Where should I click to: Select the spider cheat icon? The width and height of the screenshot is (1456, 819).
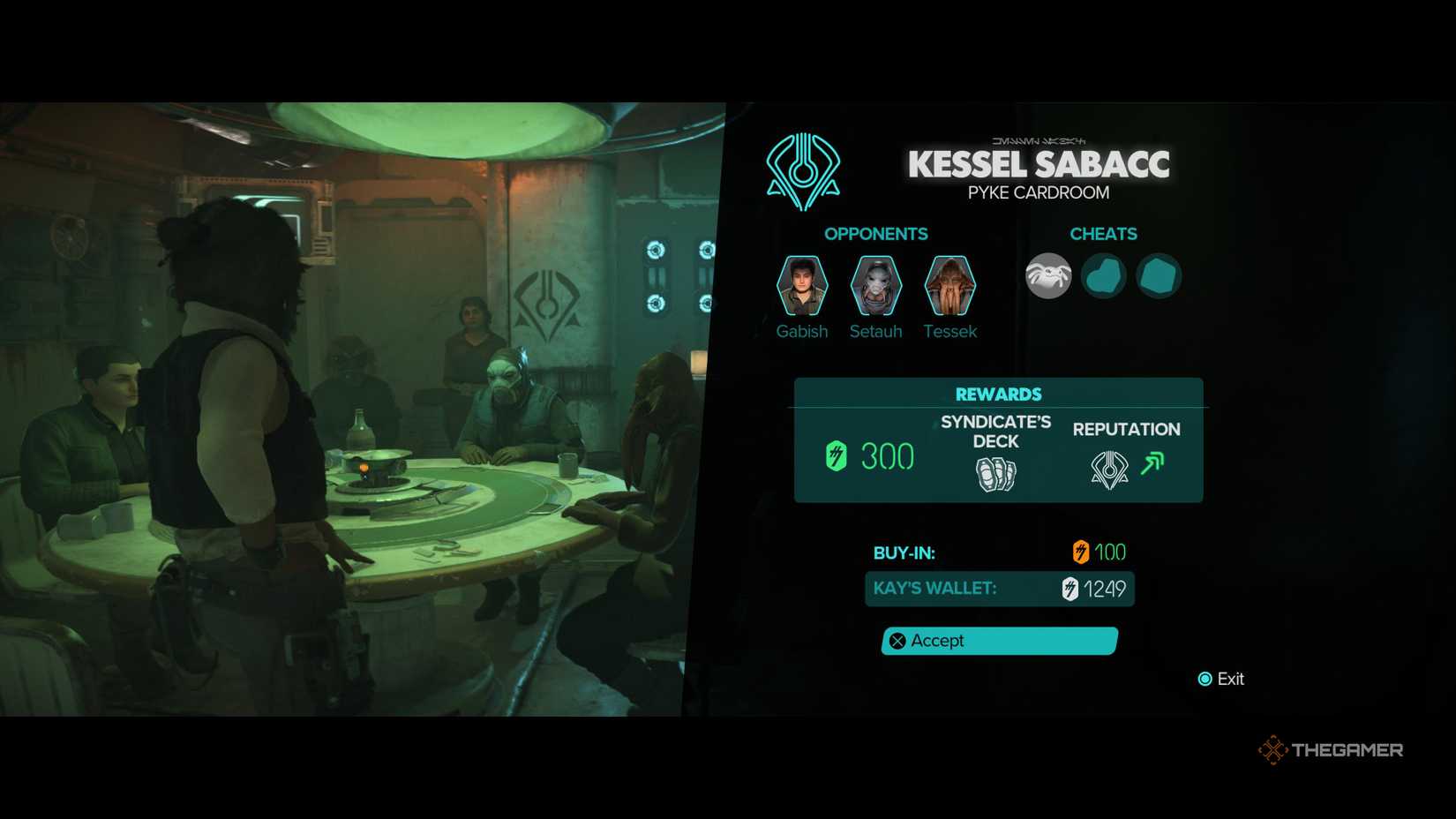click(1047, 275)
